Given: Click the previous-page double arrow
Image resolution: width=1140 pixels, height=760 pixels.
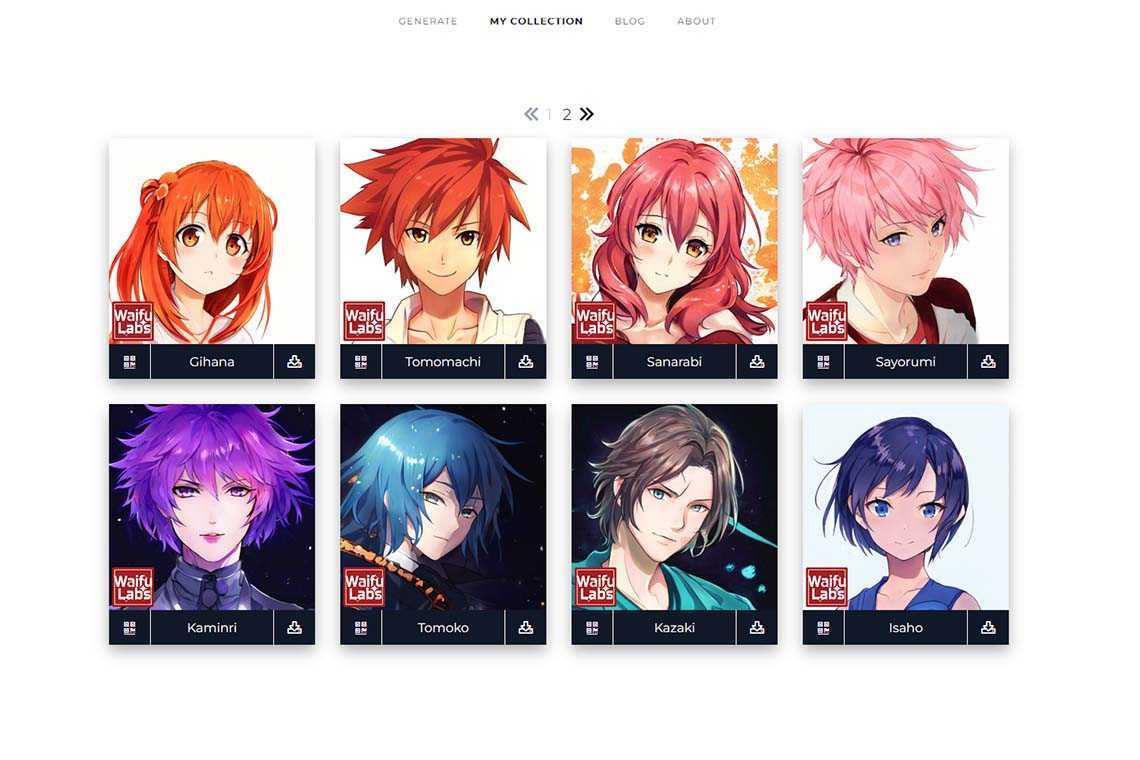Looking at the screenshot, I should pos(531,114).
